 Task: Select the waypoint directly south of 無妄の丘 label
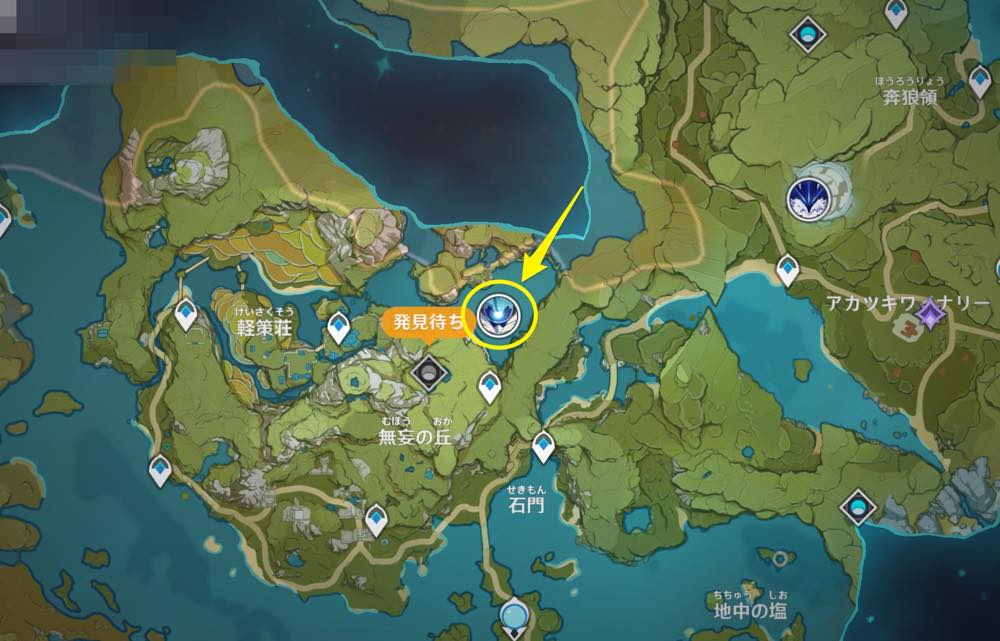click(376, 517)
